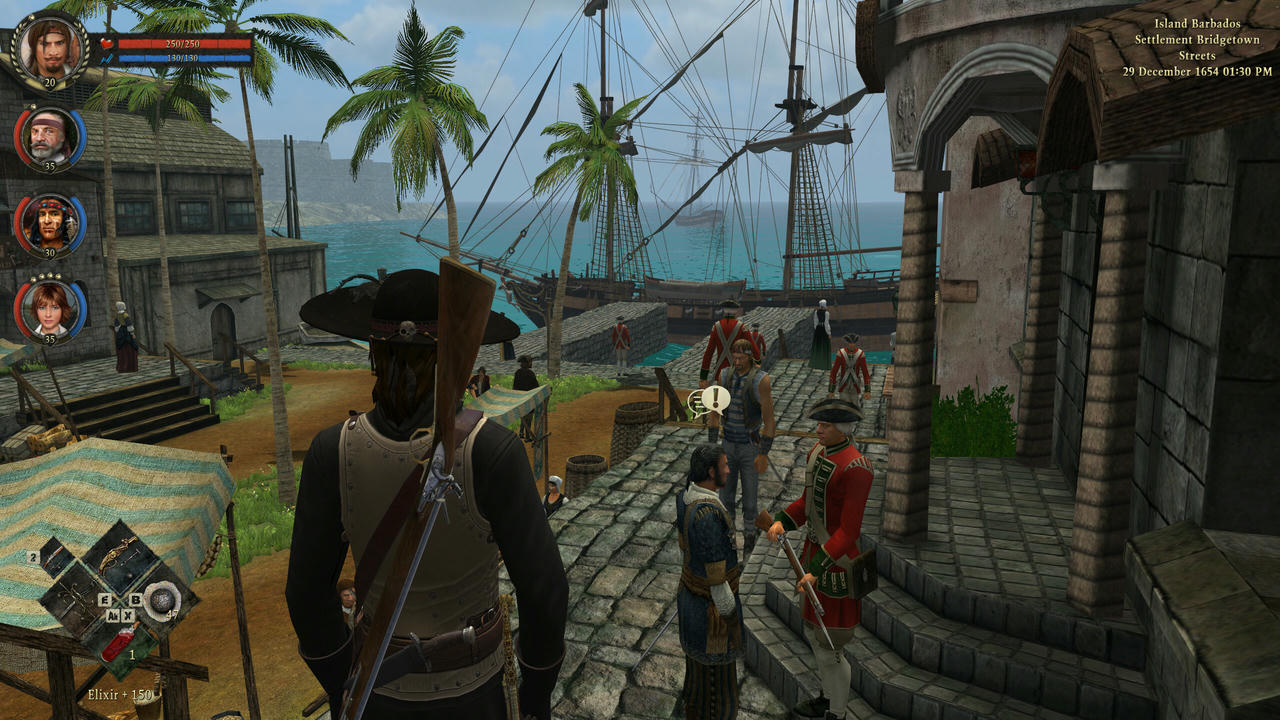The width and height of the screenshot is (1280, 720).
Task: Click the blue energy bar showing 130/130
Action: (183, 58)
